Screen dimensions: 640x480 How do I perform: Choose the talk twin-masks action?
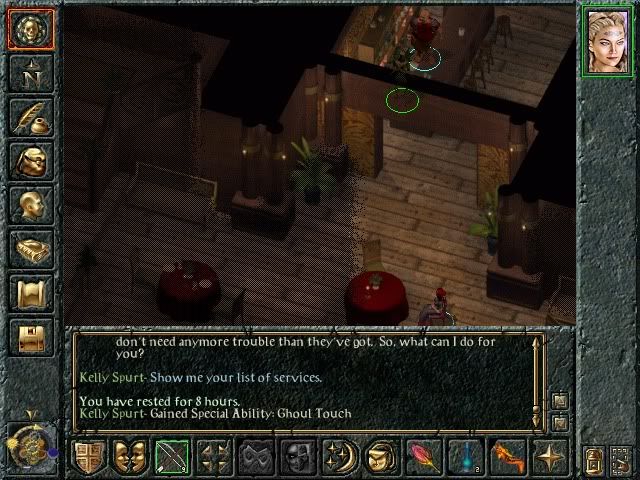(x=130, y=457)
